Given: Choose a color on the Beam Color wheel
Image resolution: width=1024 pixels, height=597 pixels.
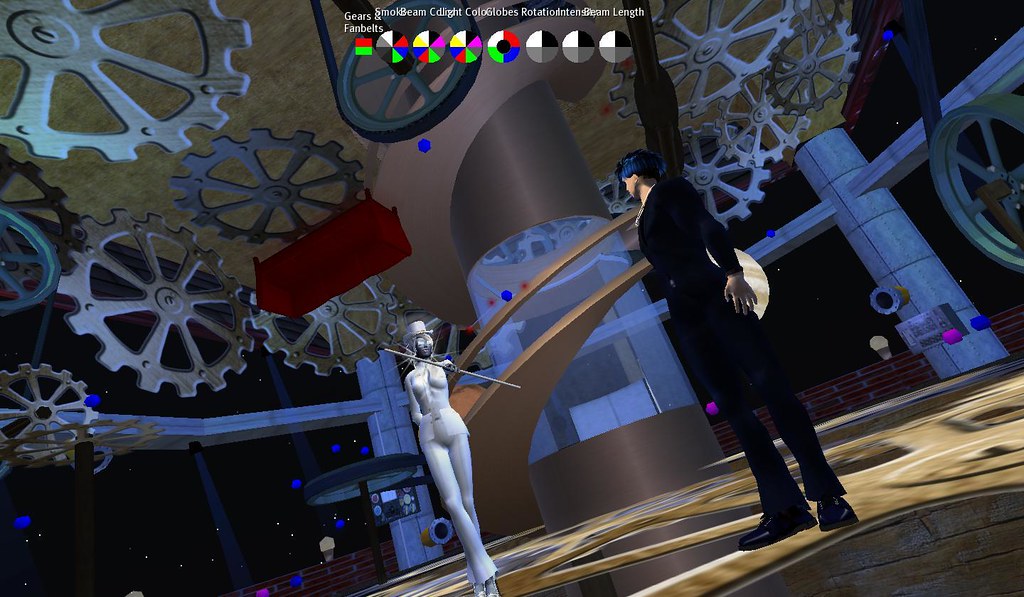Looking at the screenshot, I should point(428,46).
